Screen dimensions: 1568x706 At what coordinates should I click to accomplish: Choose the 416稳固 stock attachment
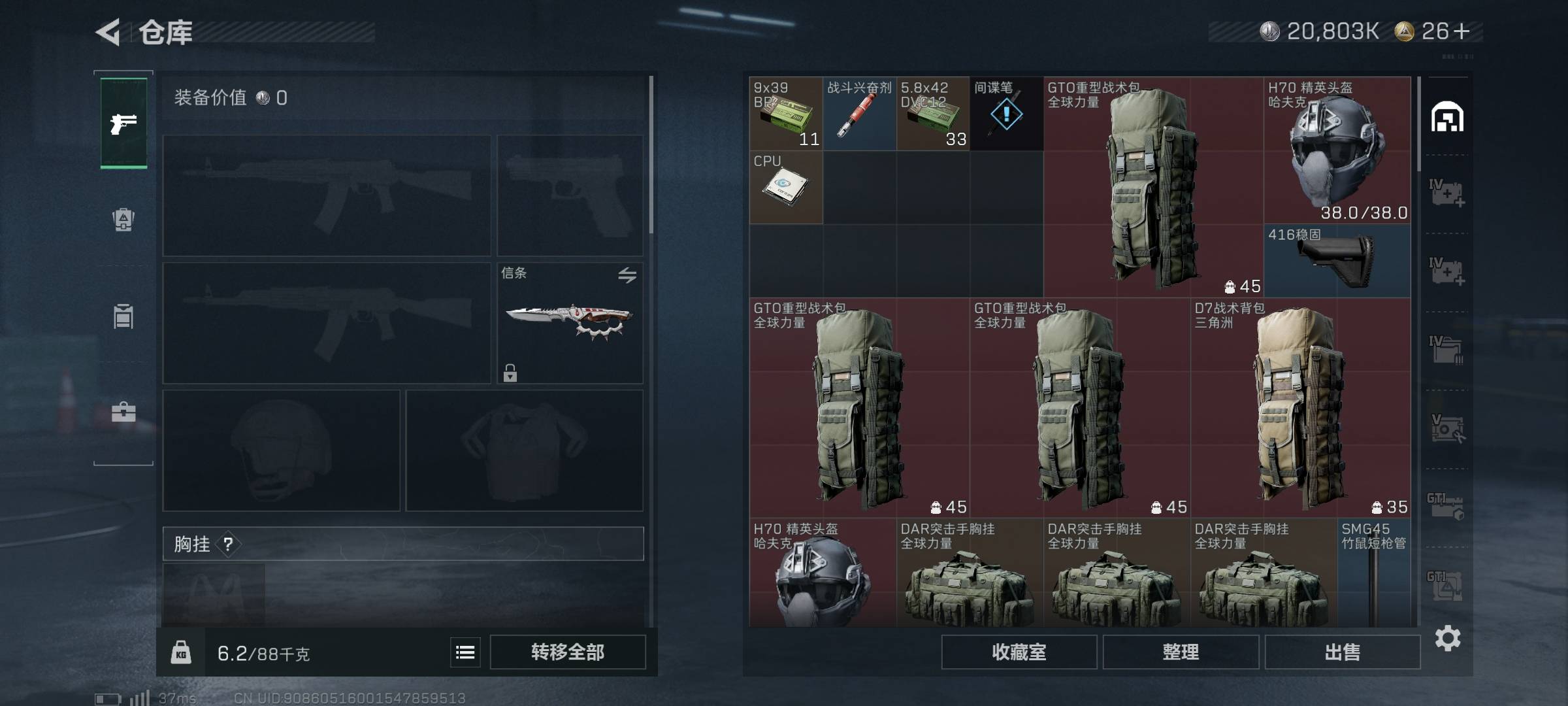(x=1337, y=261)
